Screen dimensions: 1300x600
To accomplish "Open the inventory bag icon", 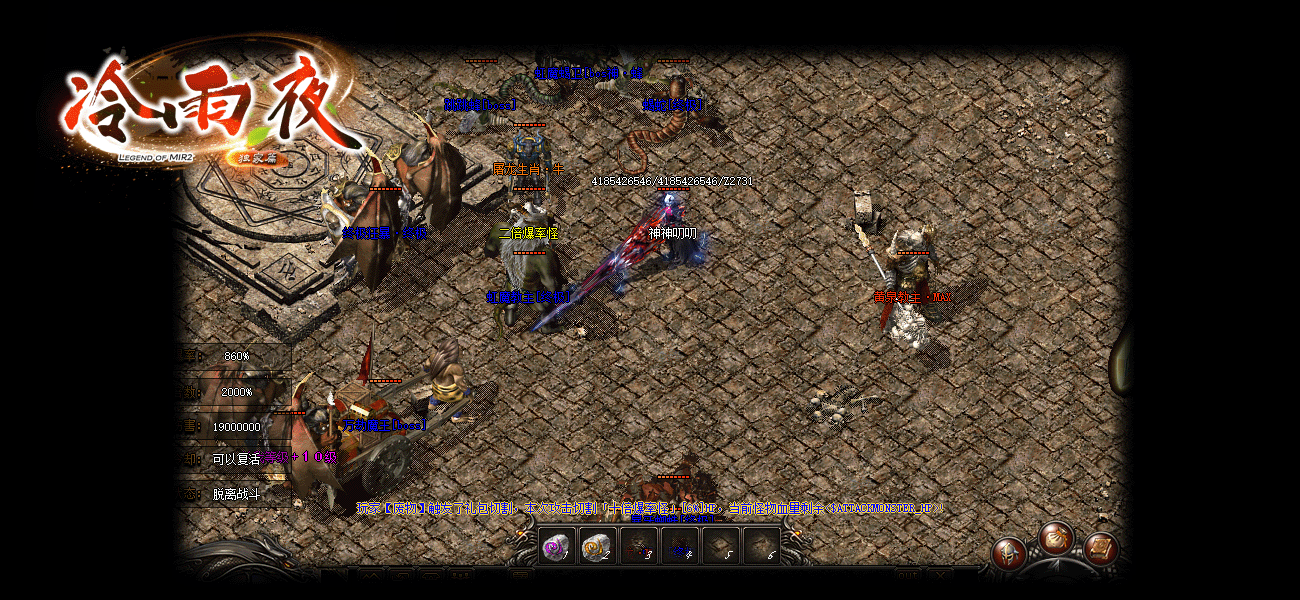I will 1055,539.
